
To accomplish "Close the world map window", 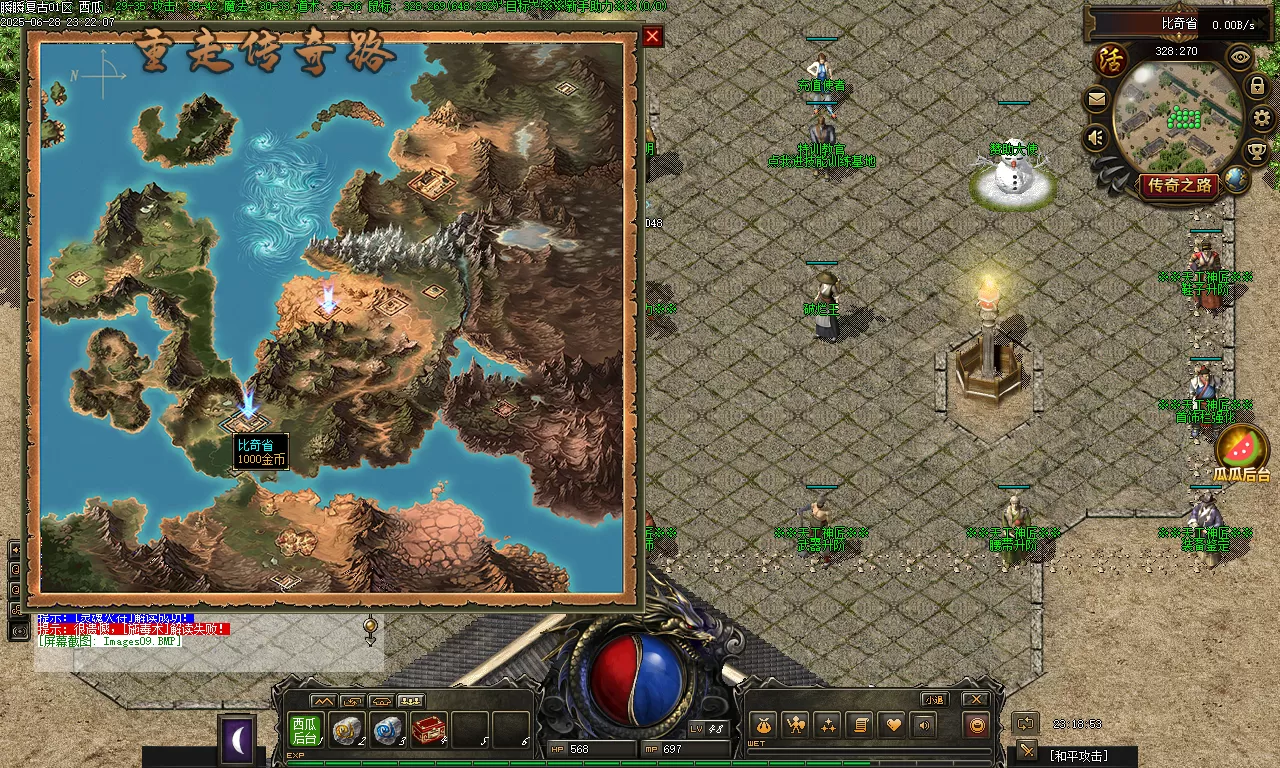I will point(652,37).
